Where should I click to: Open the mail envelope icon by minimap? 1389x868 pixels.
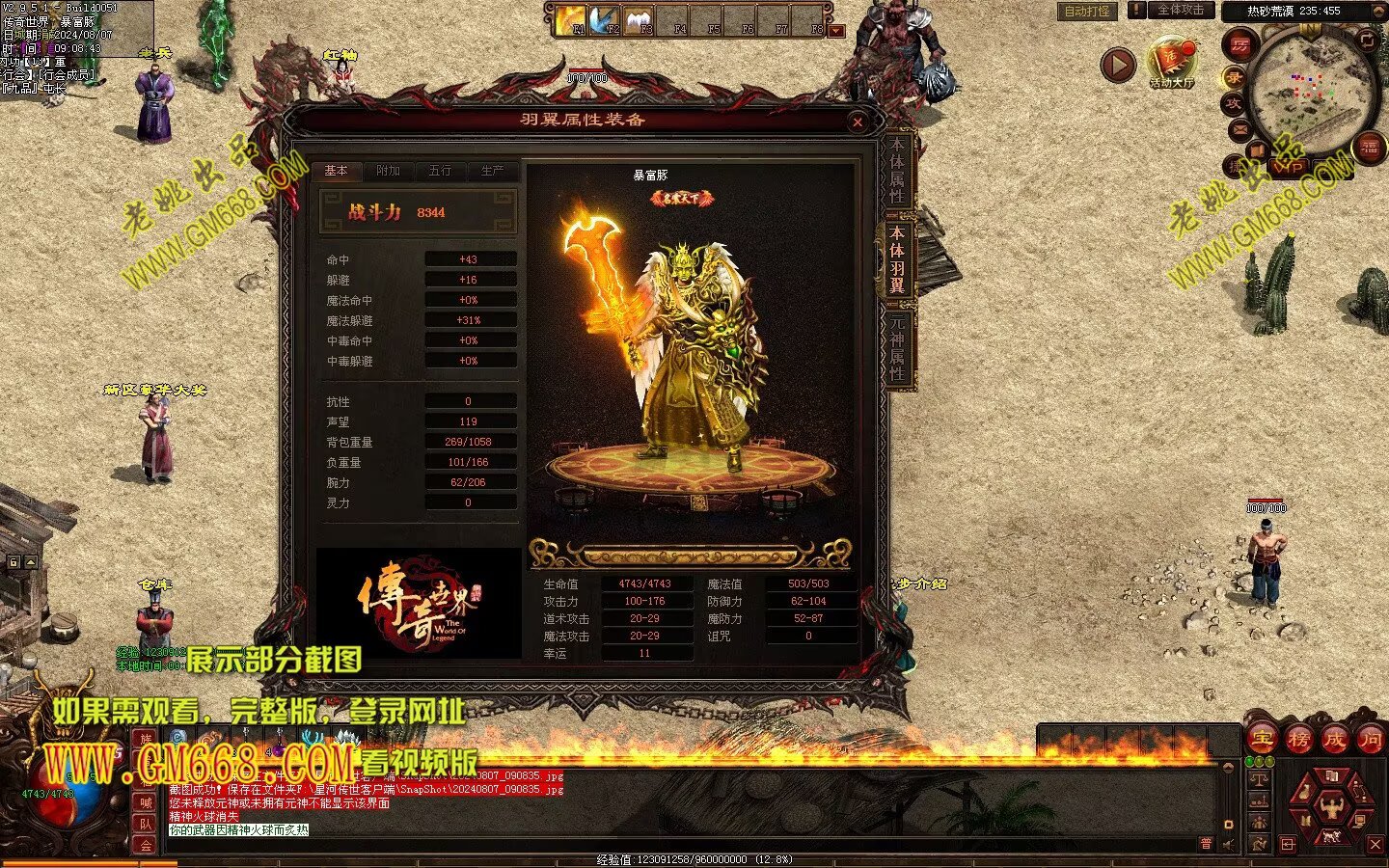(1239, 129)
